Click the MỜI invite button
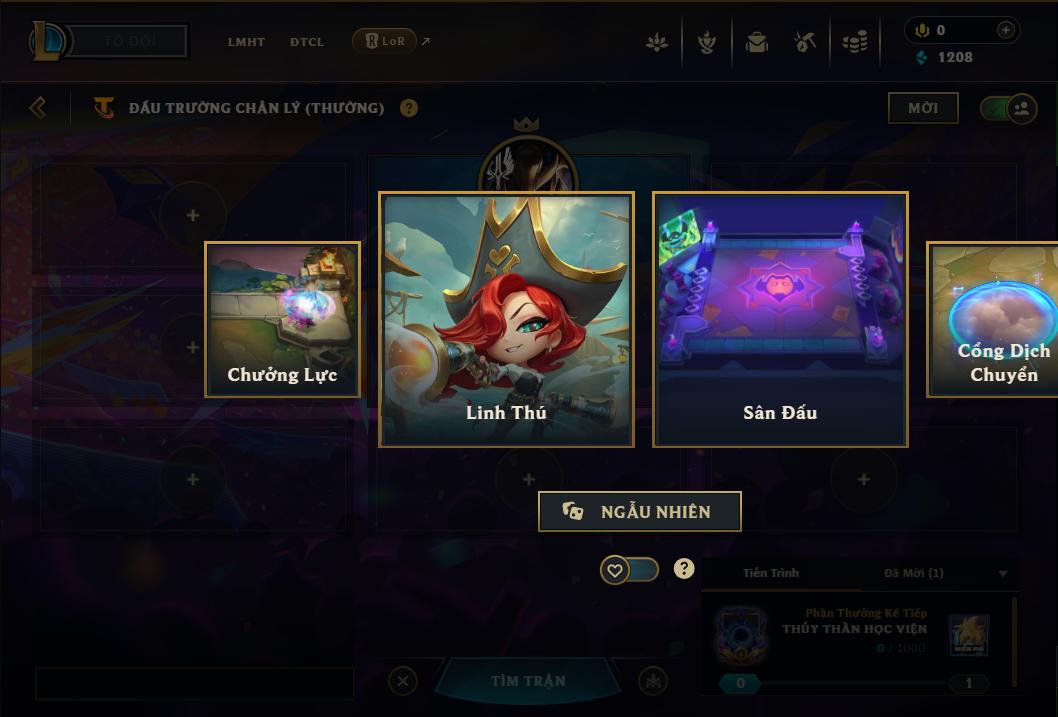Image resolution: width=1058 pixels, height=717 pixels. [x=923, y=108]
